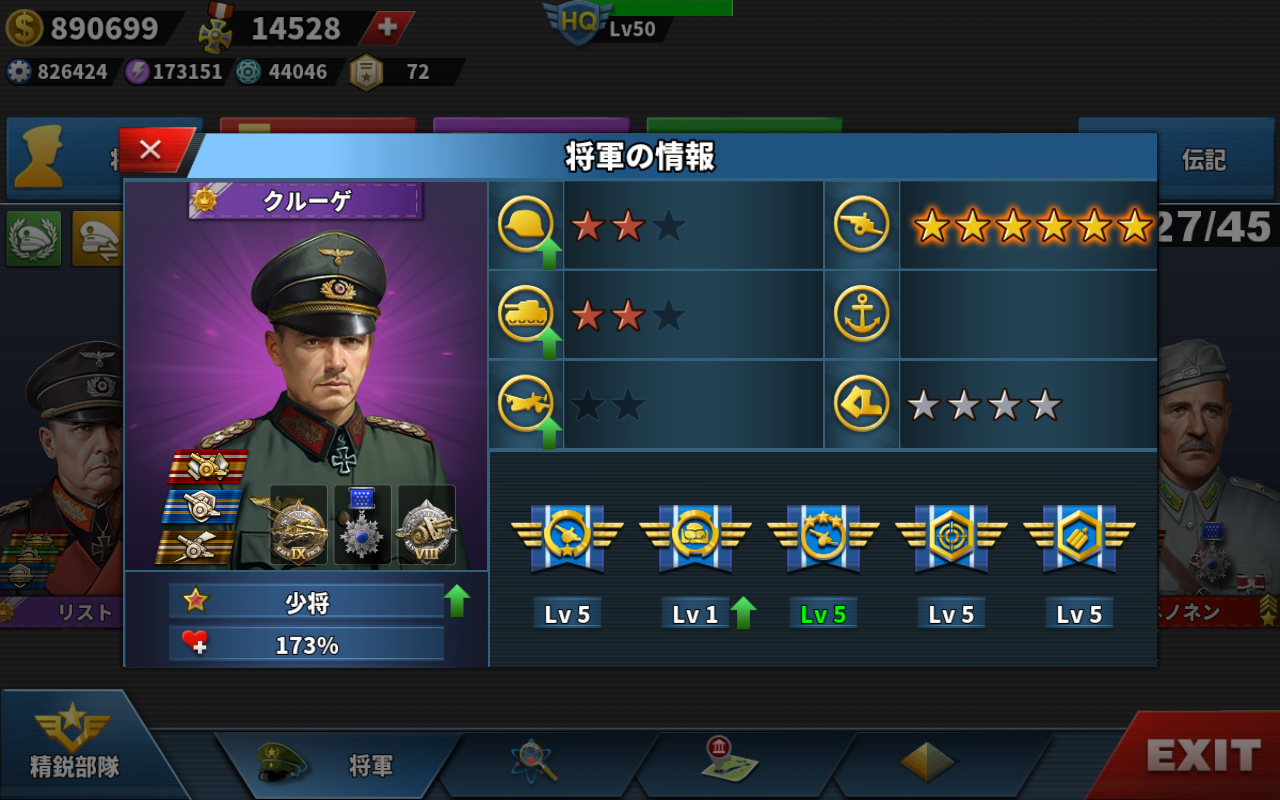Select the first Lv 5 skill badge
The height and width of the screenshot is (800, 1280).
[x=567, y=538]
